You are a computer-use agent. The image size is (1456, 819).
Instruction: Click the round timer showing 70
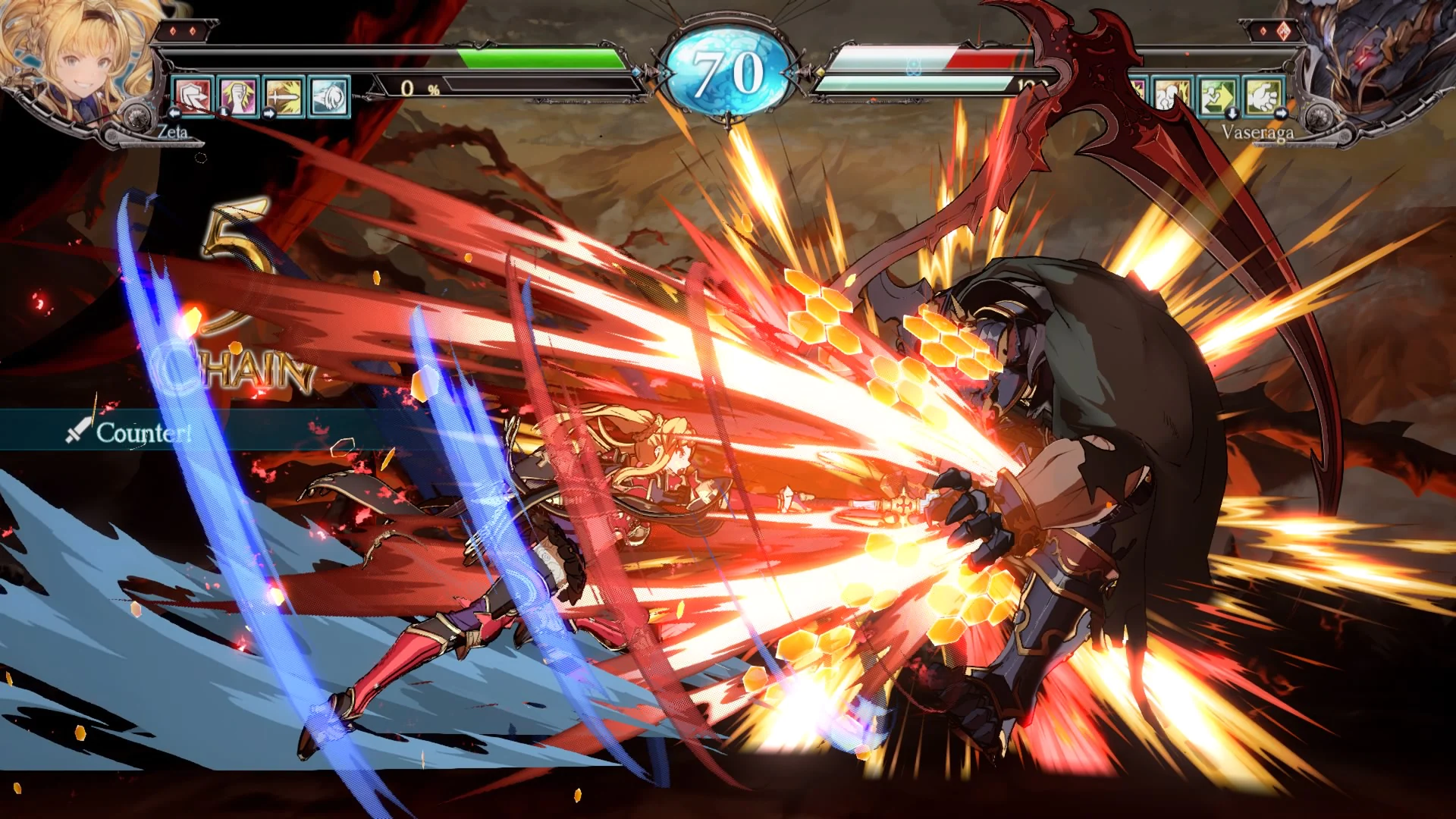pos(728,72)
